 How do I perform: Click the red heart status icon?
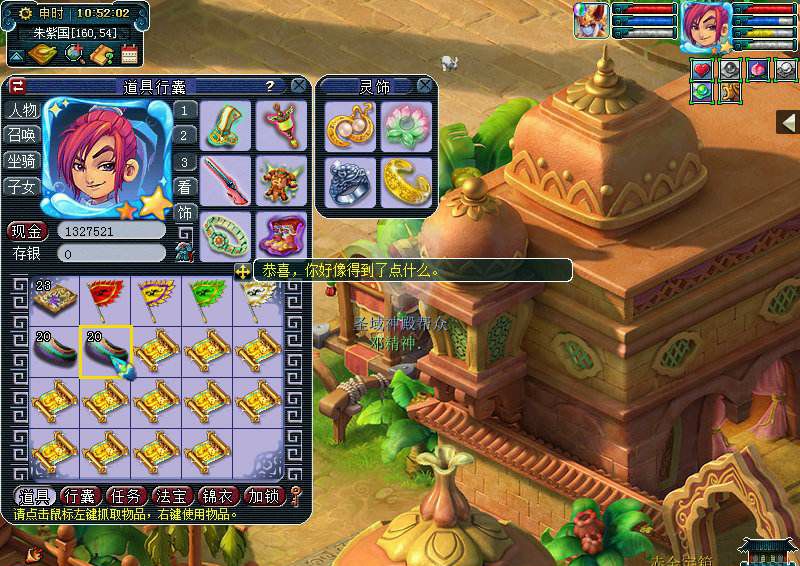point(703,69)
